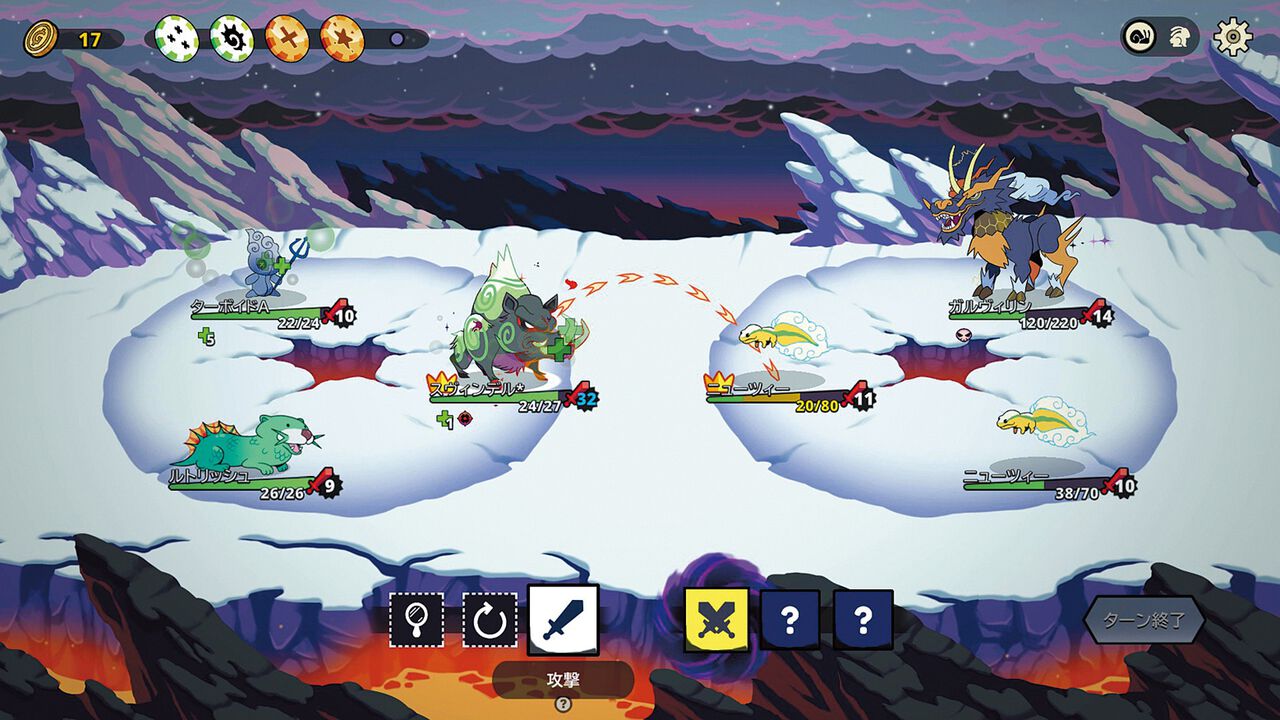
Task: Pick the orange chip with the cross
Action: point(286,39)
